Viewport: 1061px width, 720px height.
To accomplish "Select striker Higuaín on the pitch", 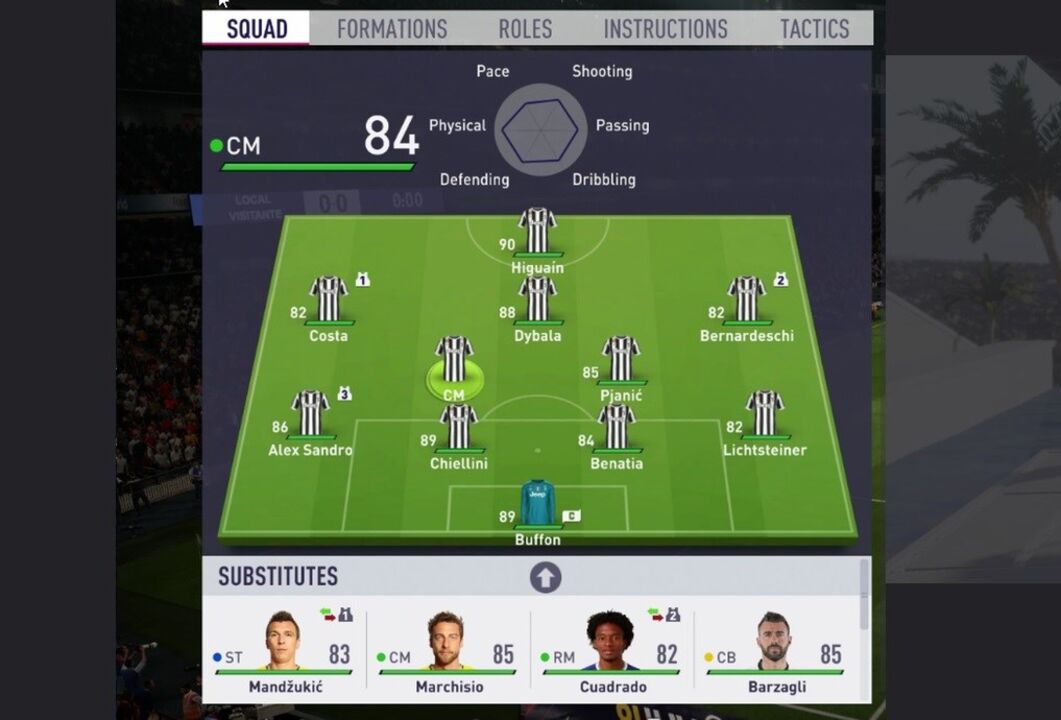I will point(537,232).
